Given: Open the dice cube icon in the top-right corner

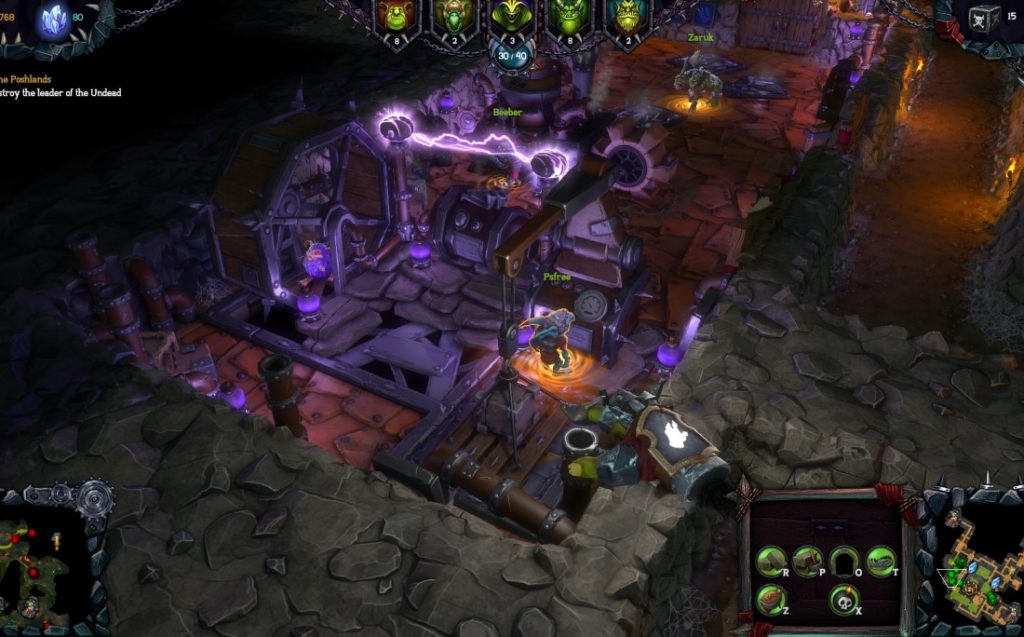Looking at the screenshot, I should (984, 20).
